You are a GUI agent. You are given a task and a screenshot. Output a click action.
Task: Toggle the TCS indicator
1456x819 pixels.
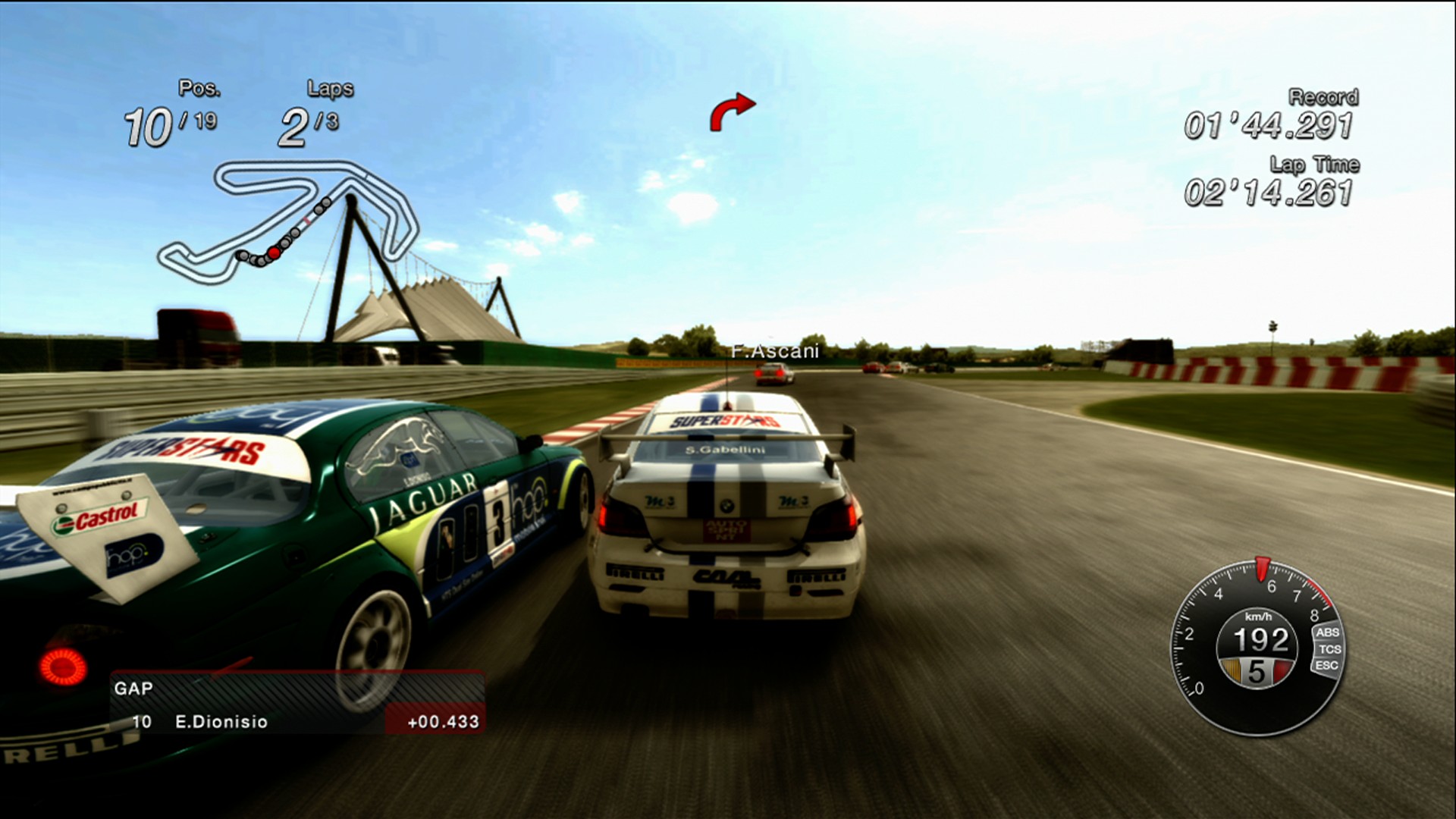pos(1329,649)
